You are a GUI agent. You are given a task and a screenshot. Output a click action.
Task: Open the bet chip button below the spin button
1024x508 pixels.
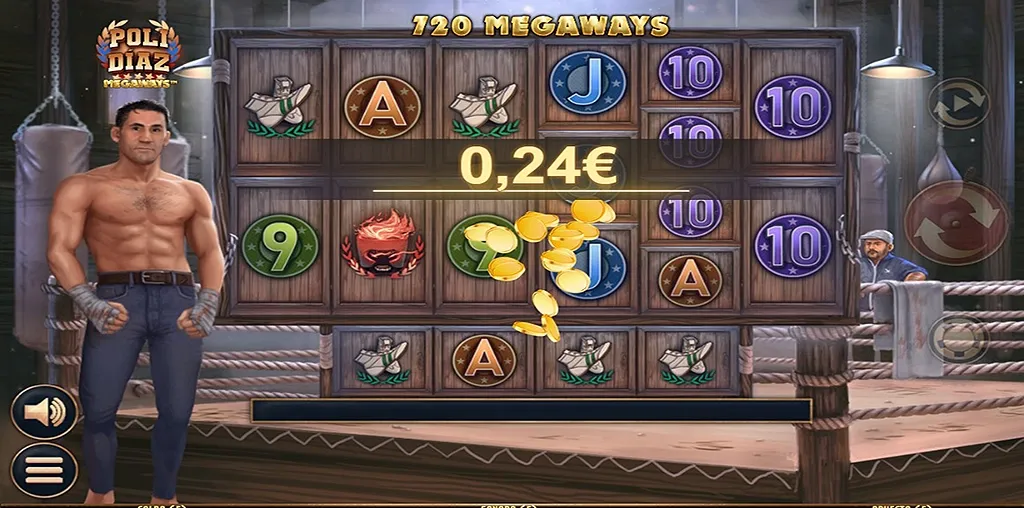(958, 338)
